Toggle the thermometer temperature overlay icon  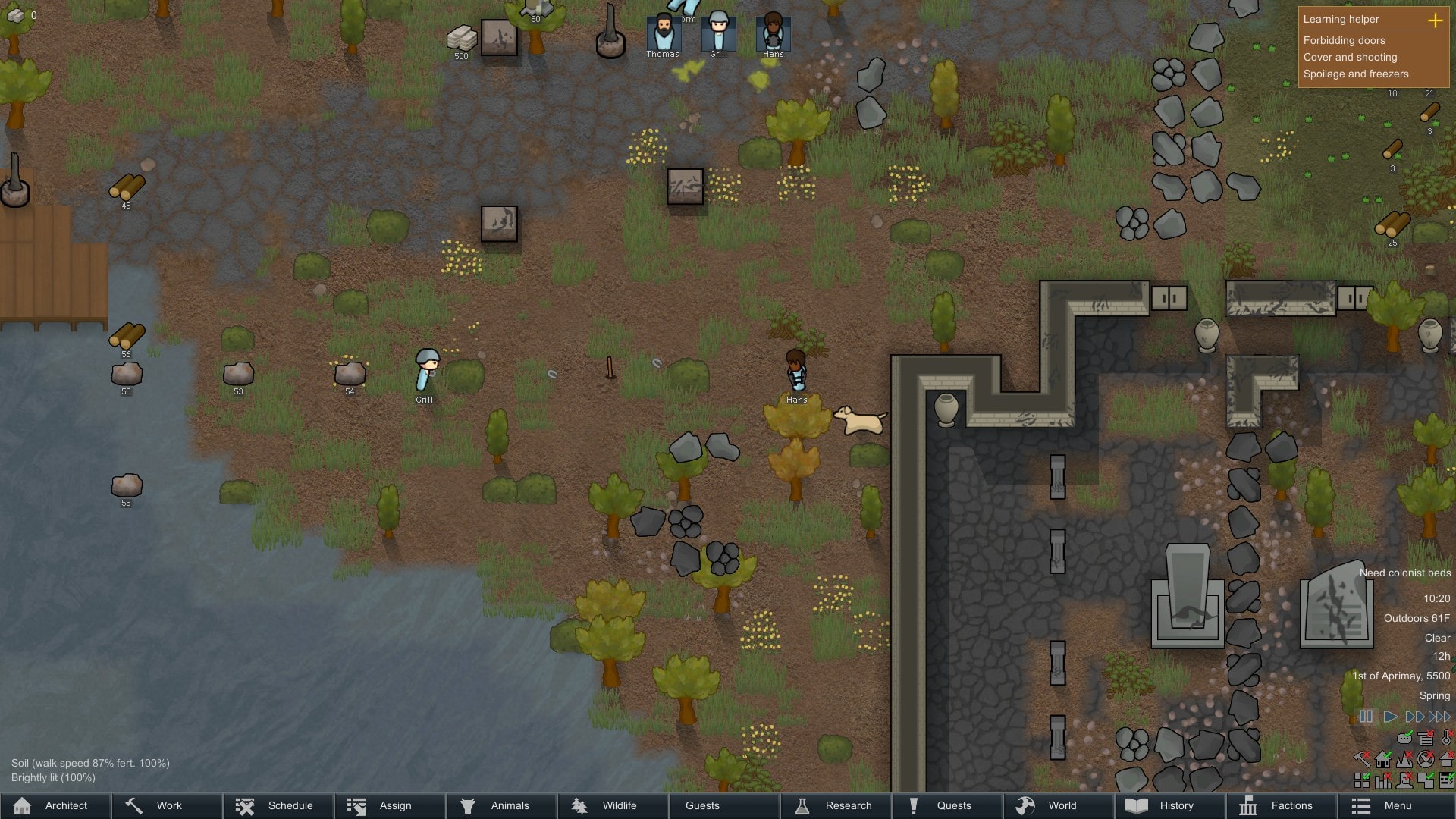1447,737
